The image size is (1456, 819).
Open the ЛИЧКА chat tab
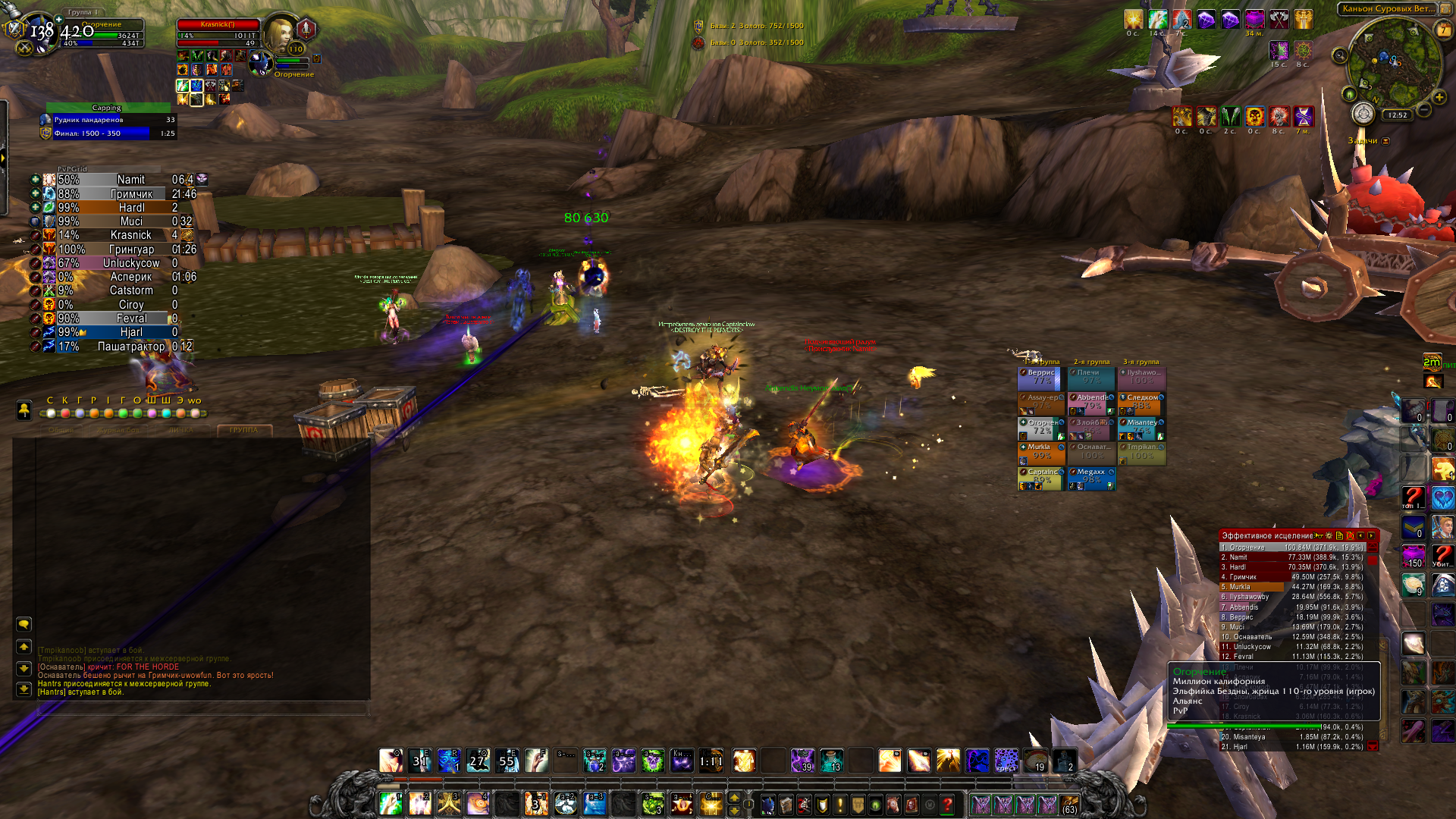(x=180, y=430)
